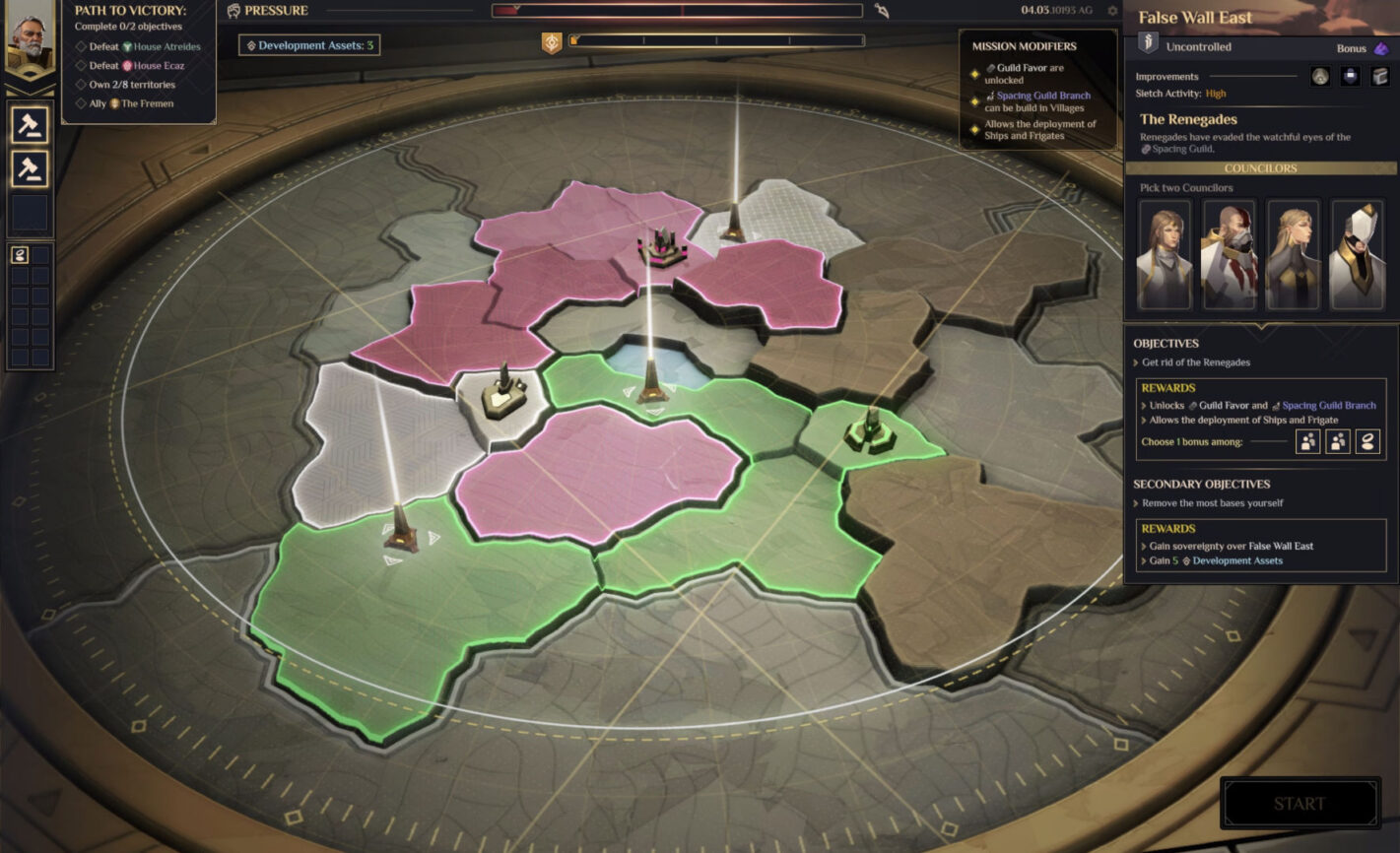
Task: Select the white-helmeted councilor portrait
Action: [x=1357, y=255]
